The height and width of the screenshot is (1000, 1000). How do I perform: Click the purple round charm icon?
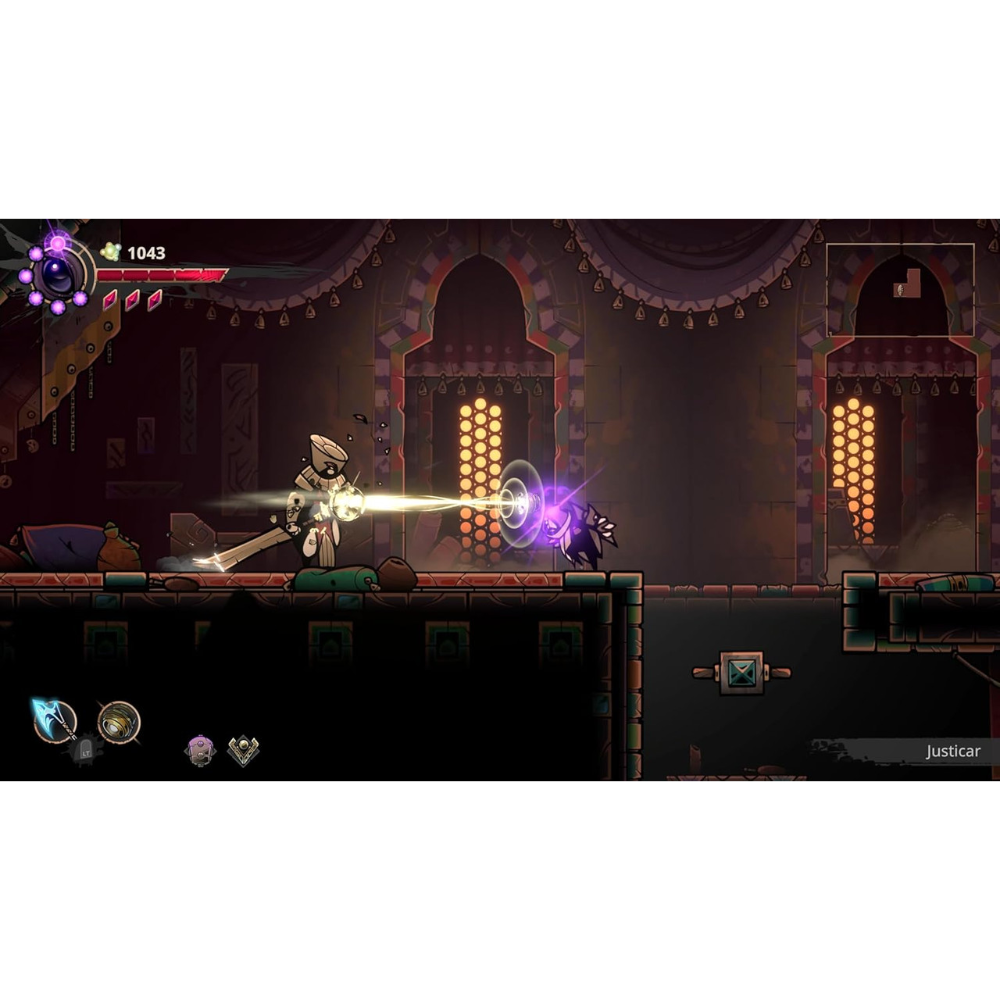coord(200,750)
